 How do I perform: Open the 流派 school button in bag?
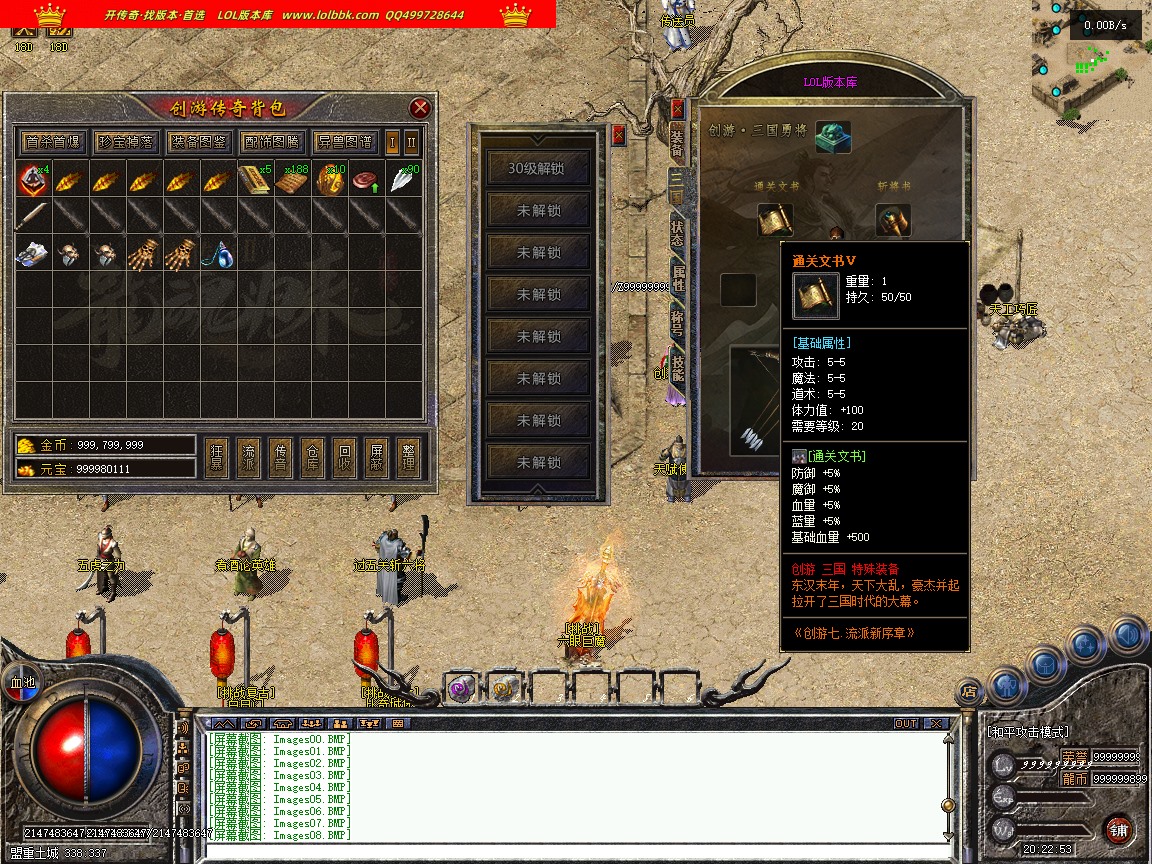[249, 458]
